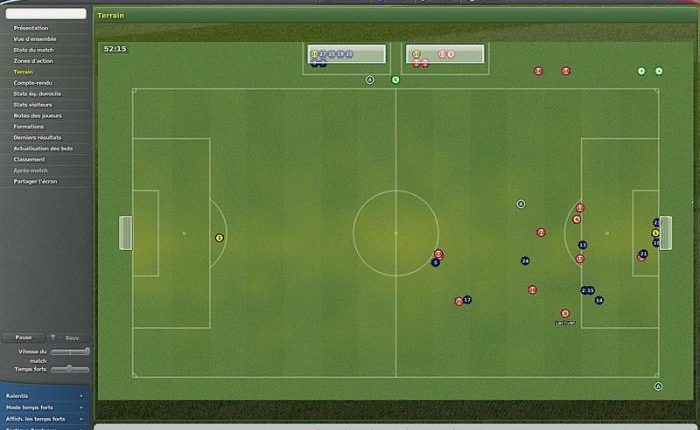
Task: Click the Vitesse du match slider
Action: (x=70, y=352)
